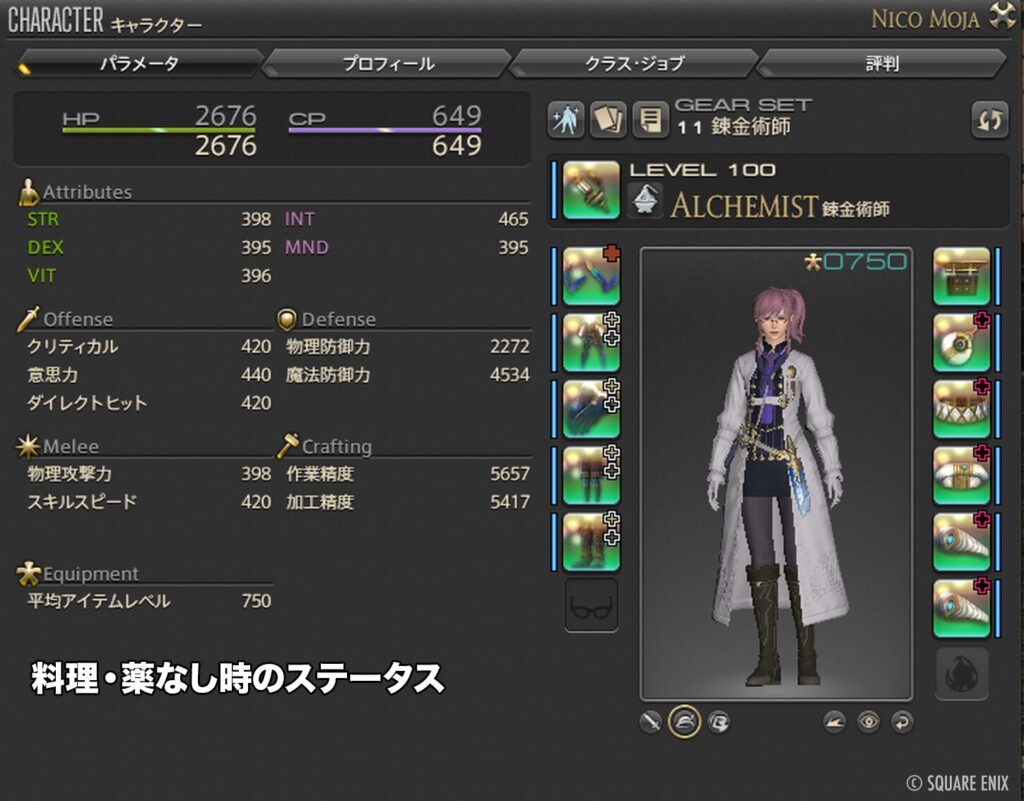Select the パラメータ tab

(139, 64)
